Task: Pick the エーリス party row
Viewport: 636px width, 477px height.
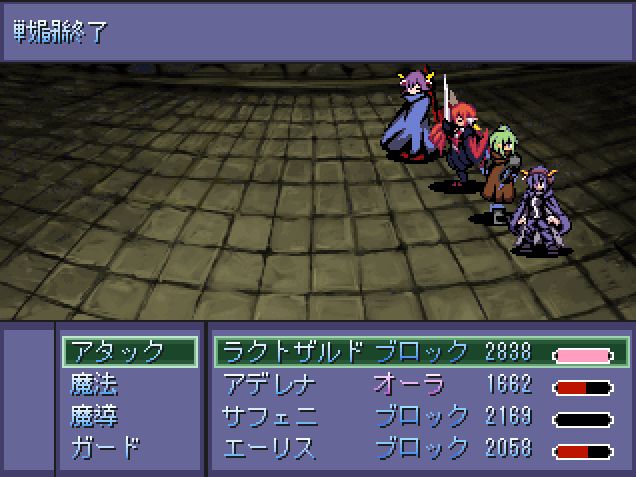Action: pyautogui.click(x=272, y=448)
